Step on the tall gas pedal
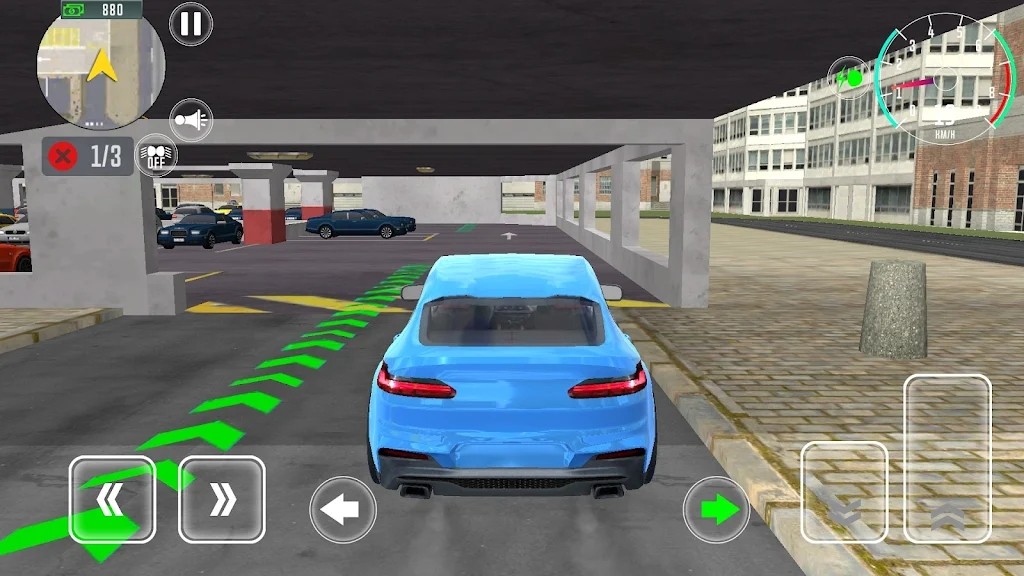 pos(947,459)
